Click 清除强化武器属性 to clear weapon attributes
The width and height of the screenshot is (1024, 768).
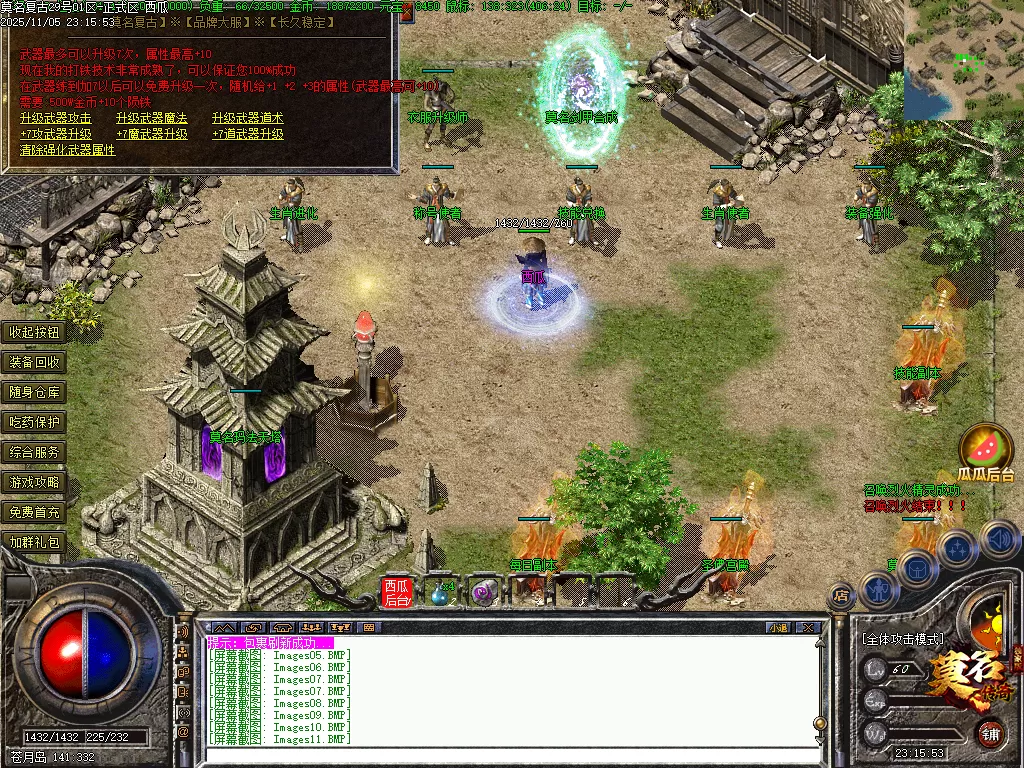pos(67,150)
